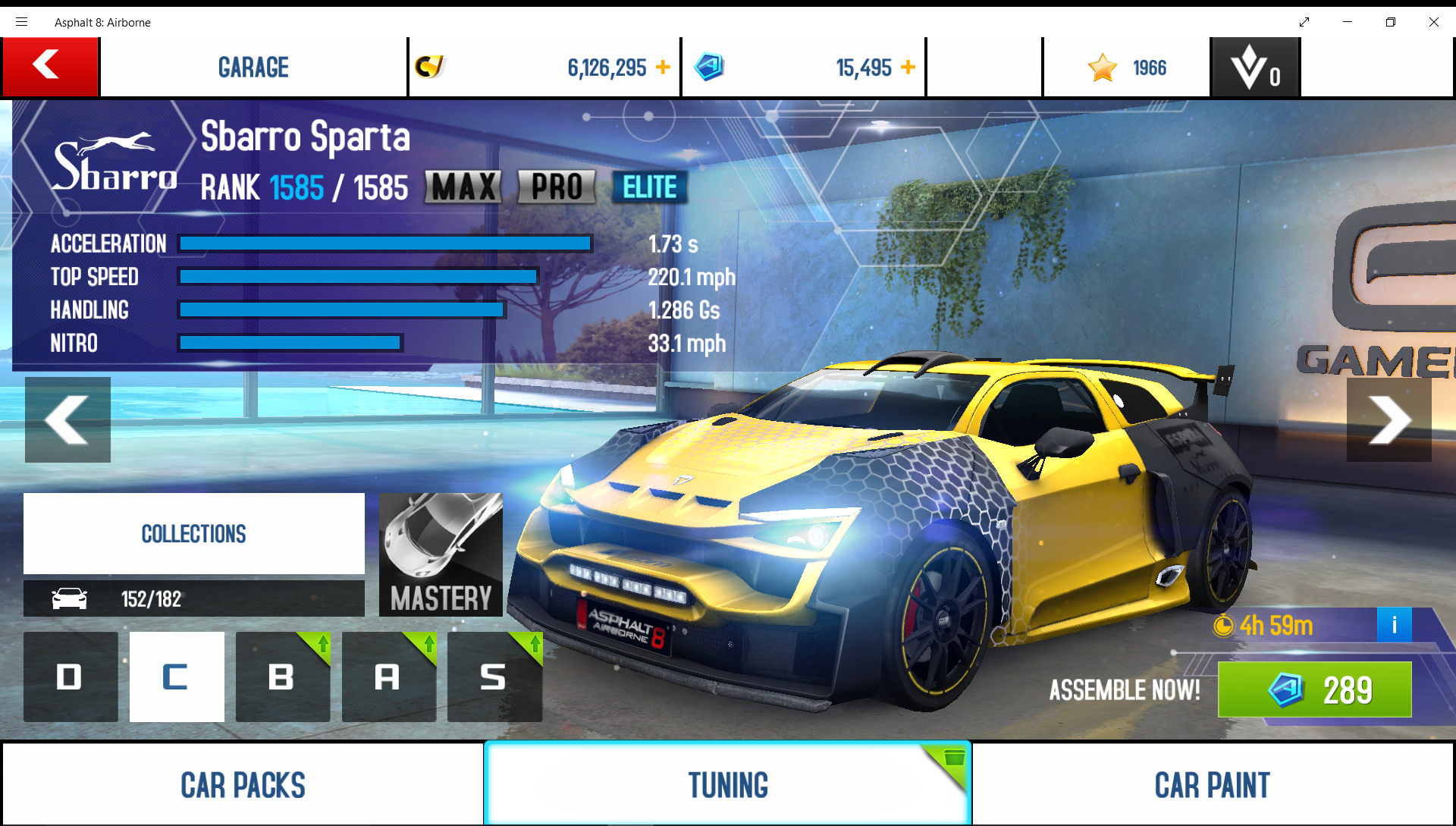Select the class C tab
1456x826 pixels.
click(177, 677)
